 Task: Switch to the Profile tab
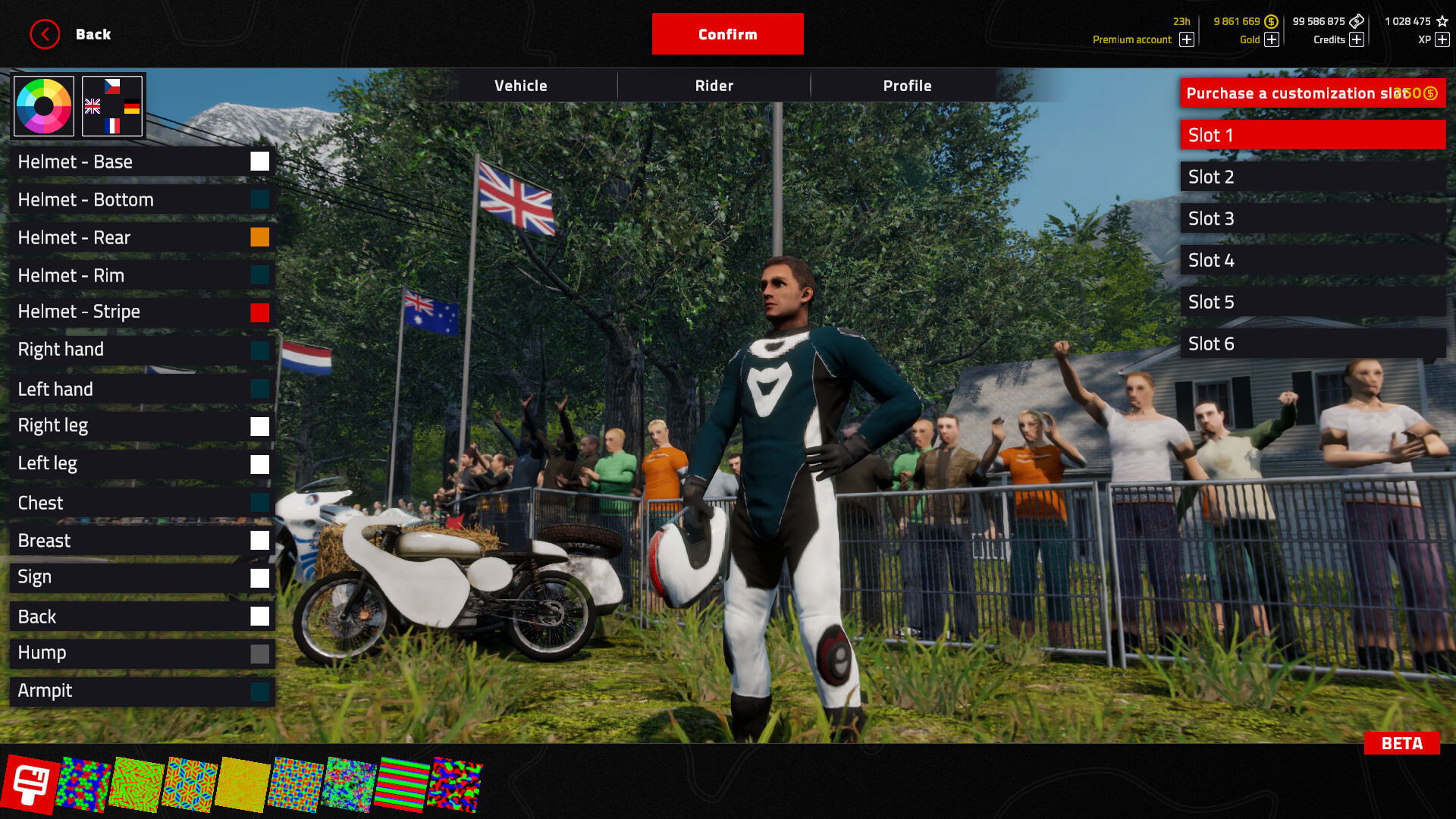pyautogui.click(x=907, y=86)
